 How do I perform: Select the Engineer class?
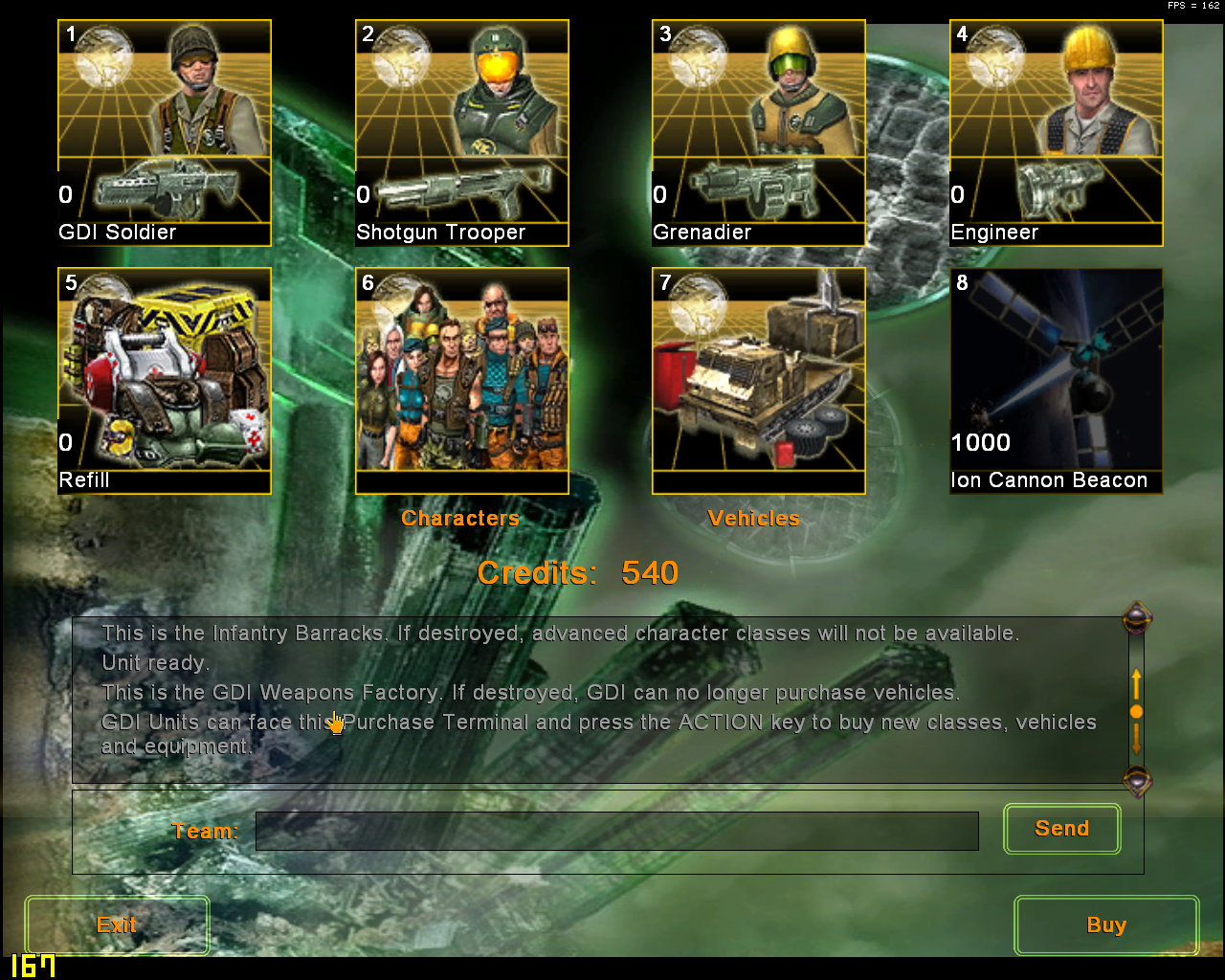pyautogui.click(x=1056, y=133)
